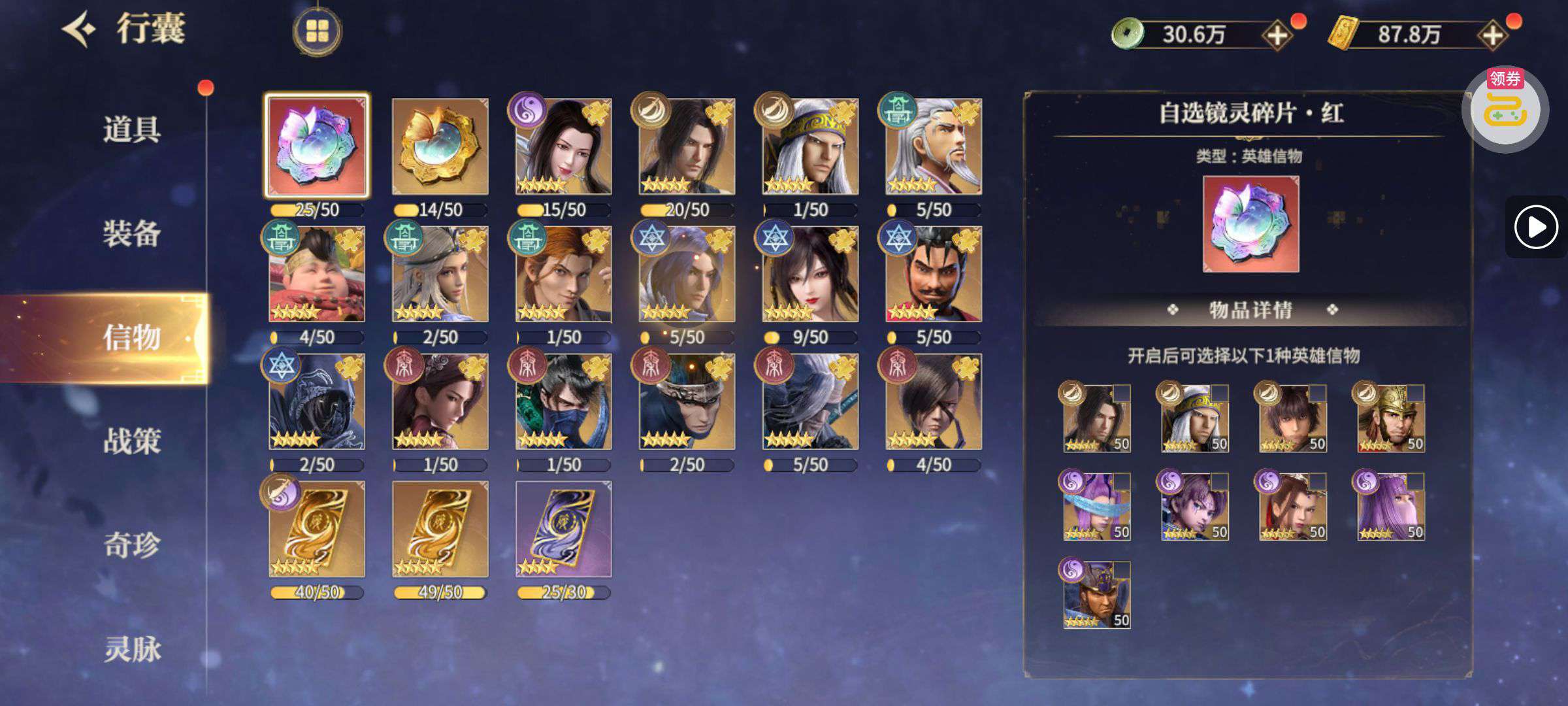Select the gold lotus shard slot 14/50
1568x706 pixels.
[440, 146]
